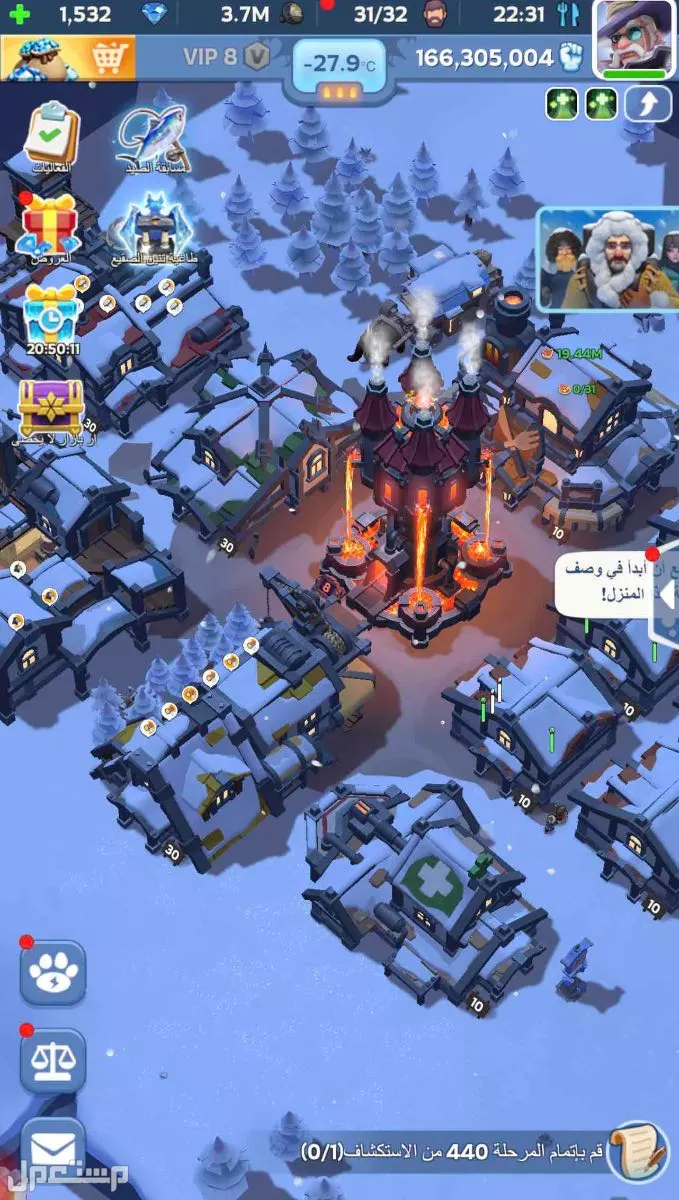The height and width of the screenshot is (1200, 679).
Task: Open the heroes portrait banner
Action: (x=607, y=258)
